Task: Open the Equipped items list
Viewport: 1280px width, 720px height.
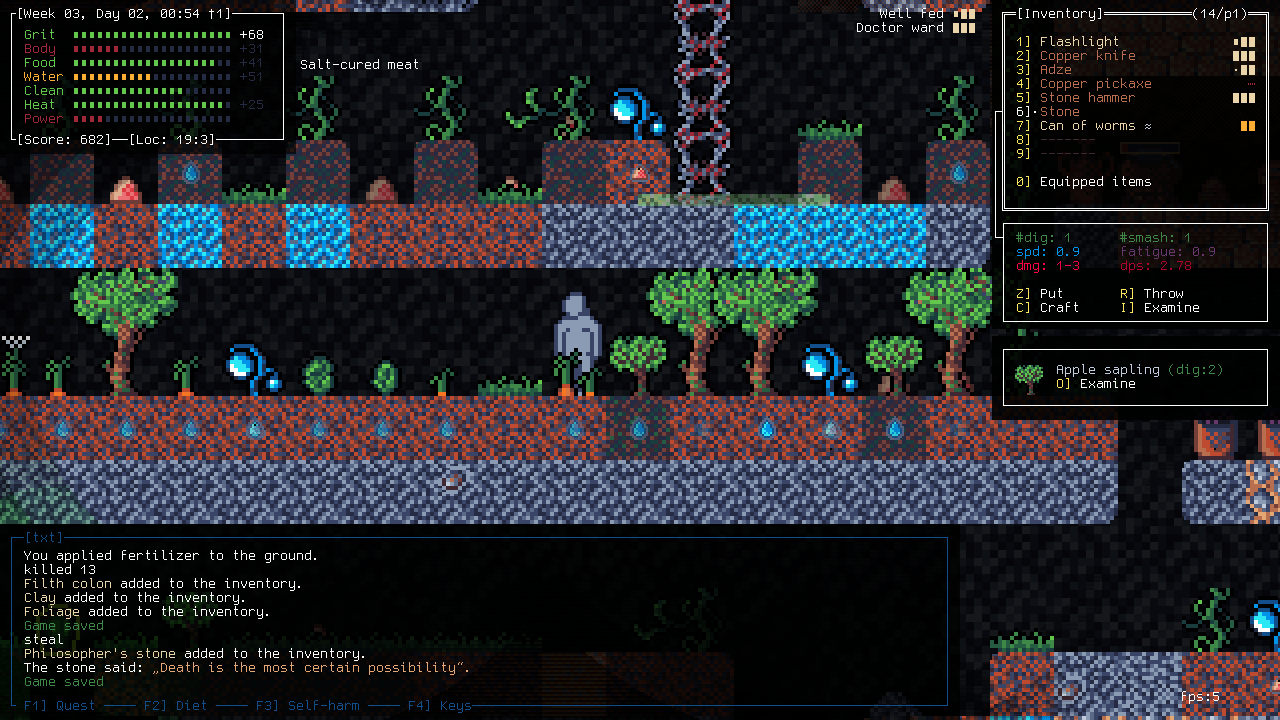Action: coord(1095,182)
